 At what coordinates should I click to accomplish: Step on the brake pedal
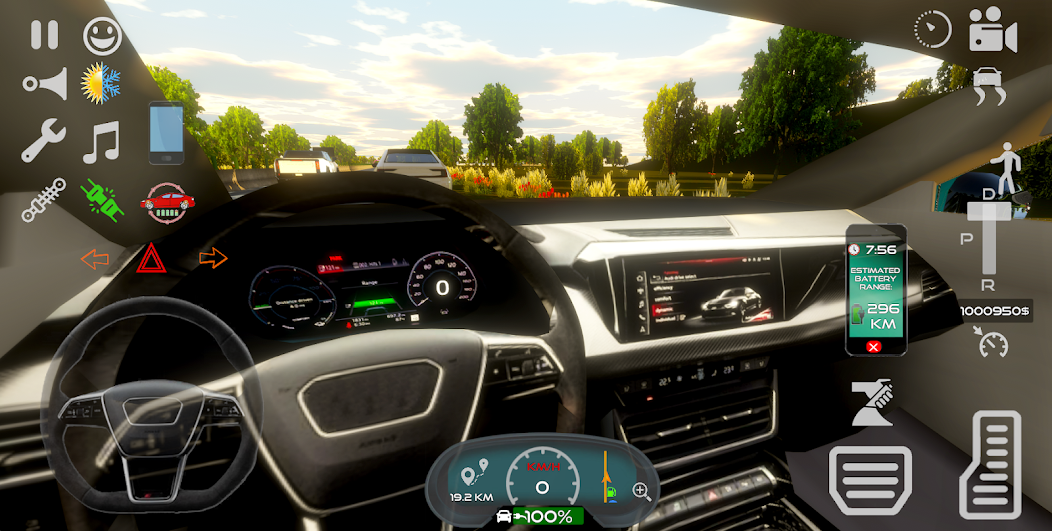pos(870,480)
